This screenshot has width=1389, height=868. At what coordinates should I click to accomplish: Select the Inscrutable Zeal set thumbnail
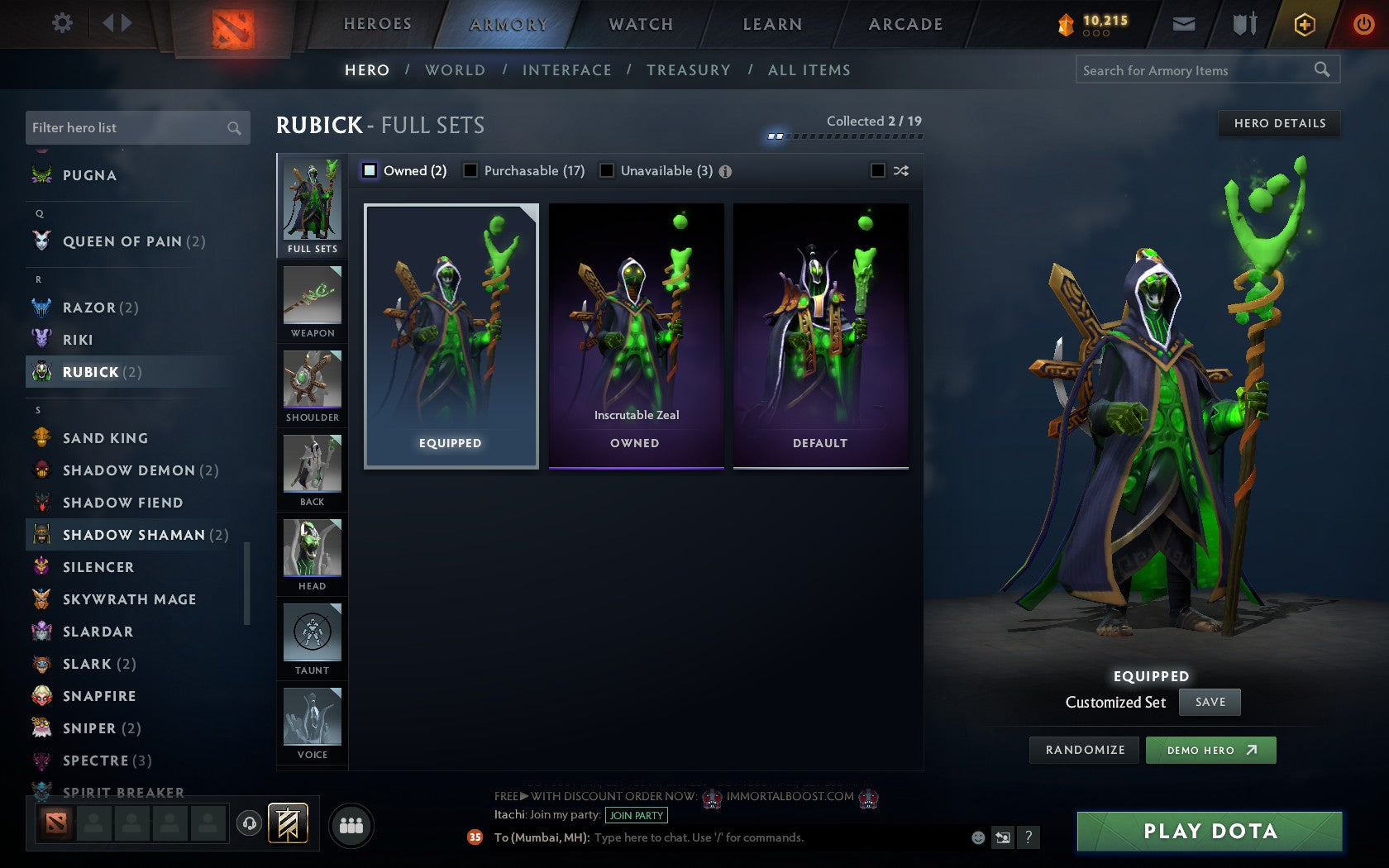pyautogui.click(x=635, y=331)
